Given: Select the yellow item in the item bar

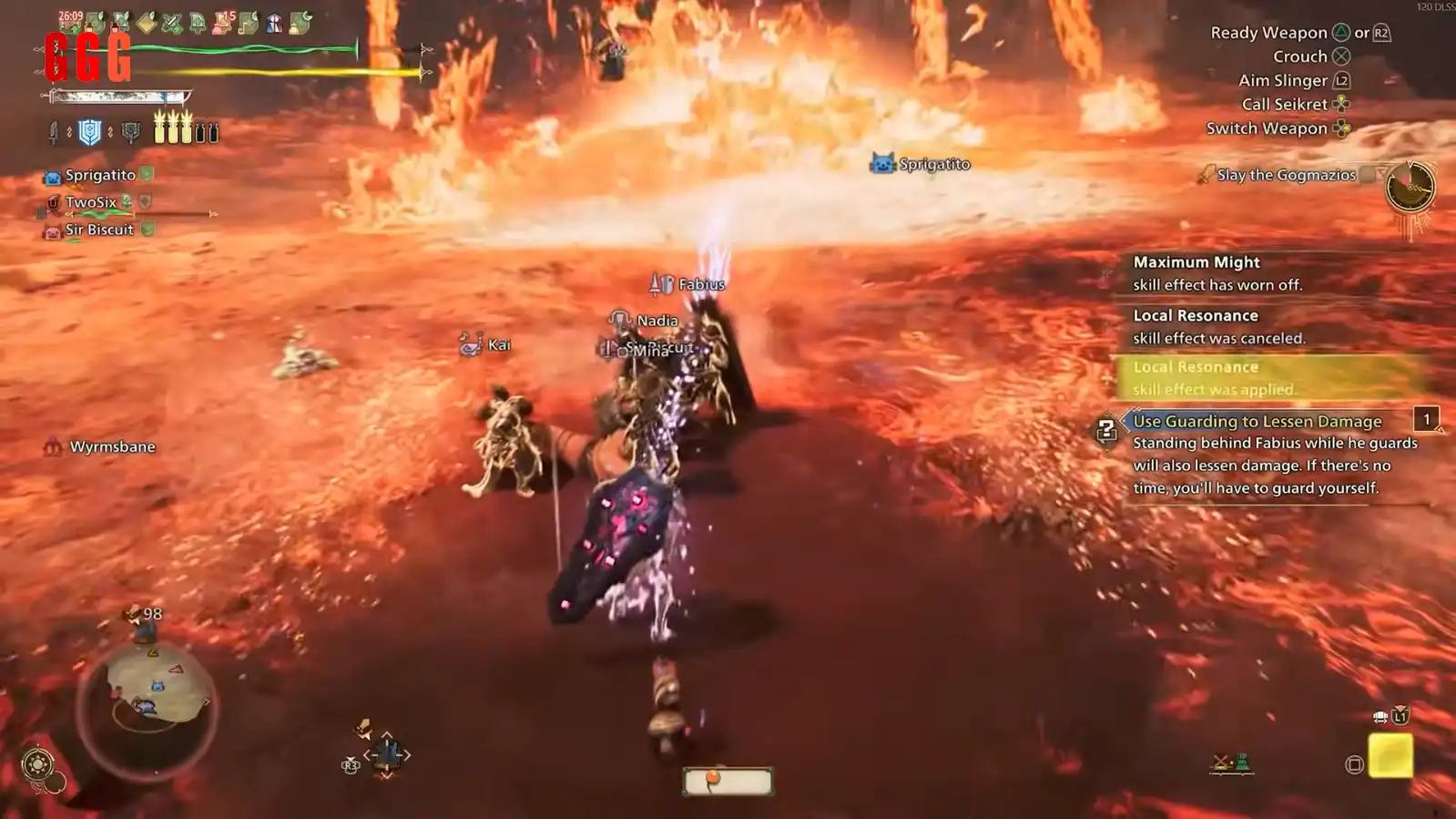Looking at the screenshot, I should [x=1390, y=755].
